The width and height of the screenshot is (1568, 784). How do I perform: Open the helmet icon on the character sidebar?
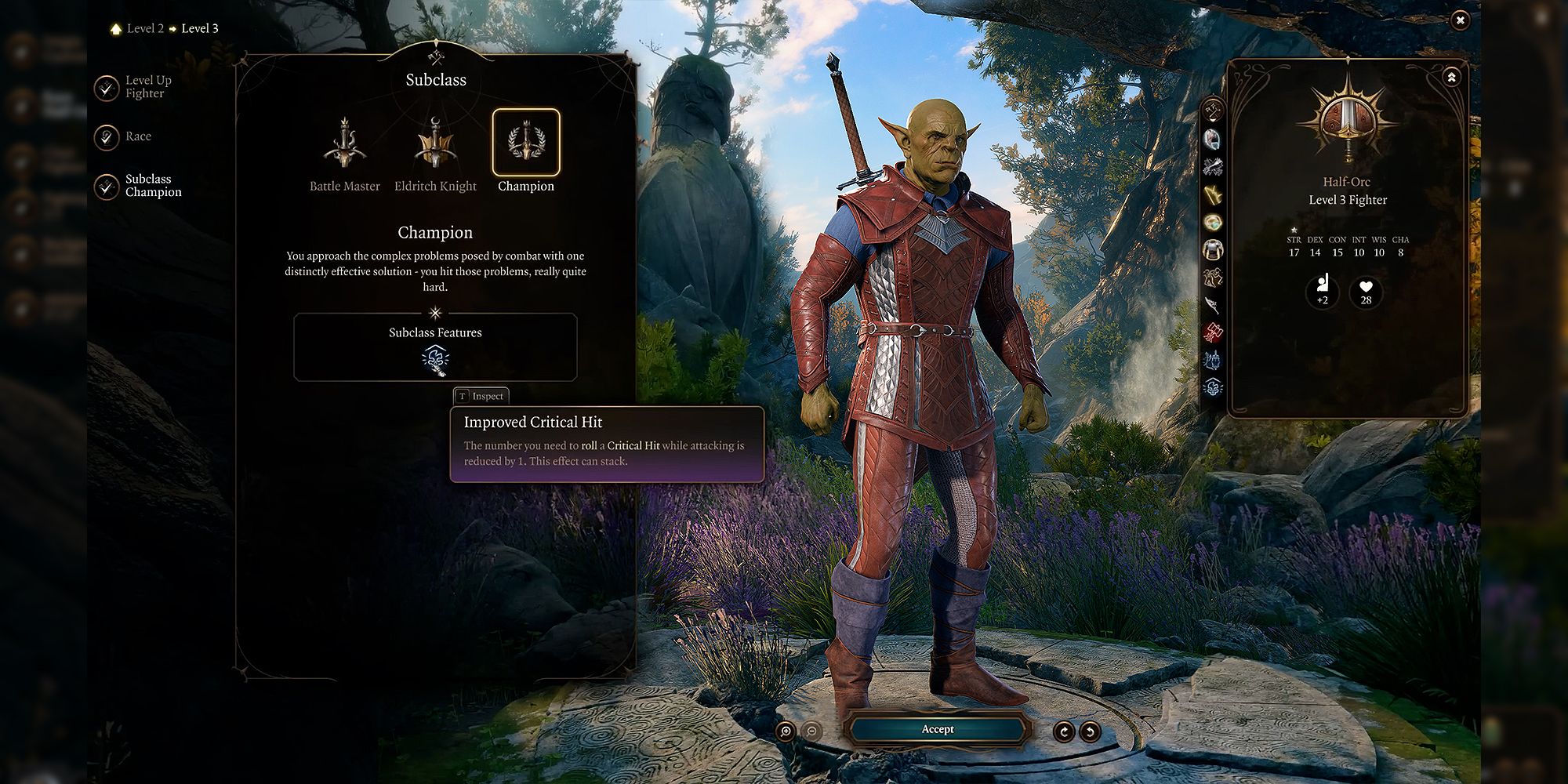click(1212, 139)
